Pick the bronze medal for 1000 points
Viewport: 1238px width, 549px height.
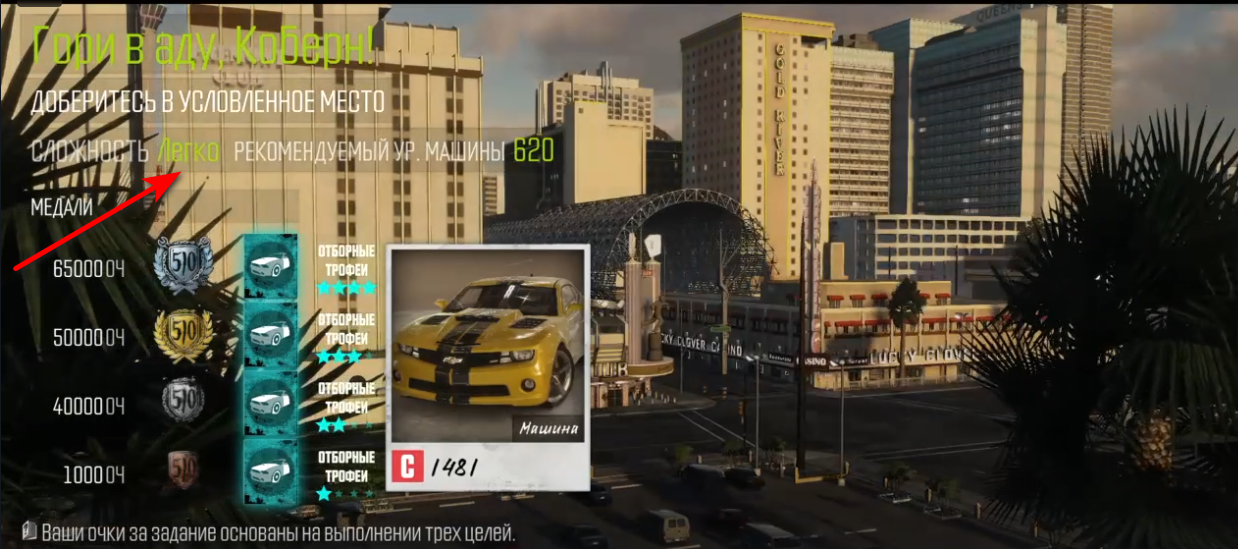click(x=184, y=468)
